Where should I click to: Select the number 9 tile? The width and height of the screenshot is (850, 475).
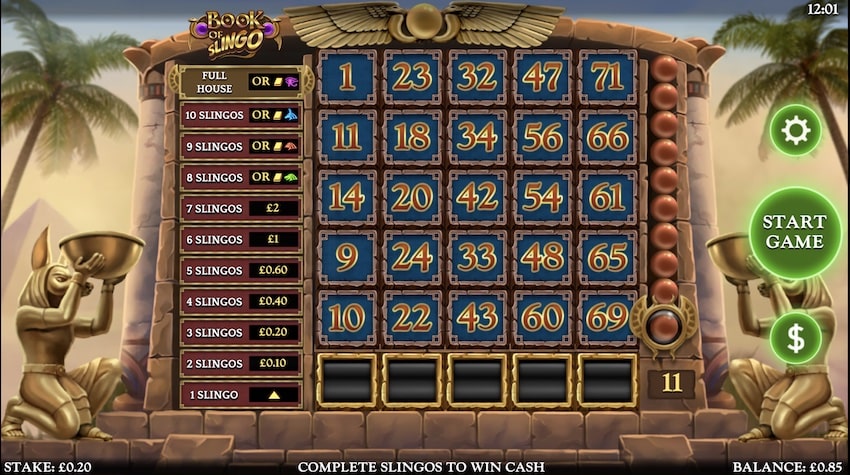[346, 259]
